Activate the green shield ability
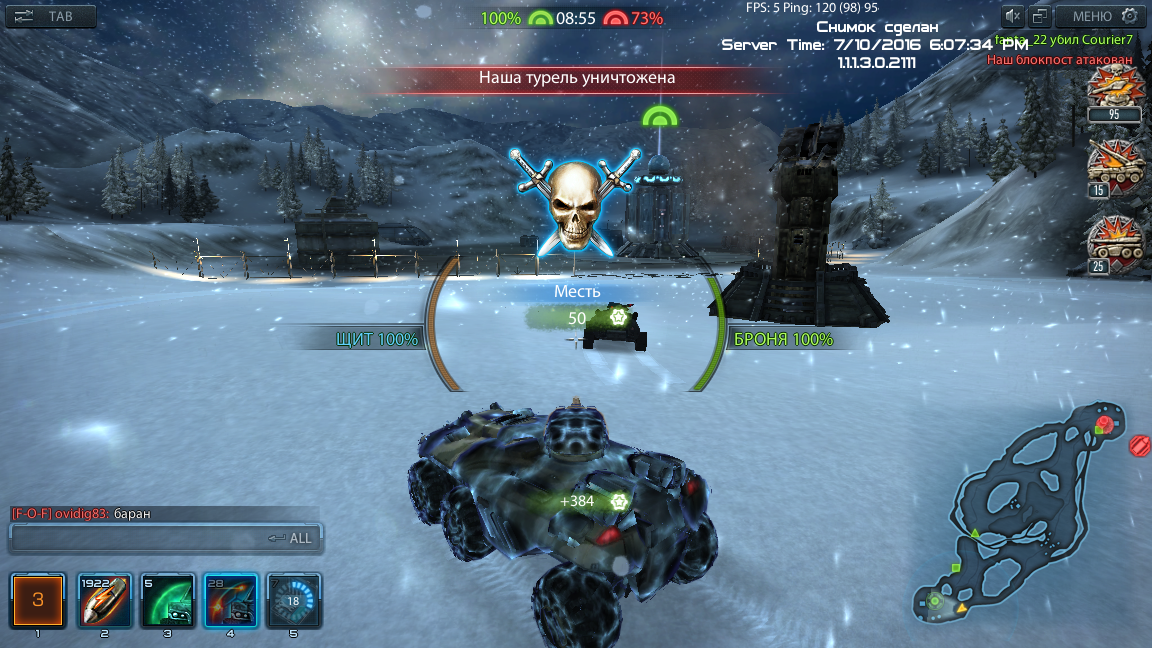This screenshot has height=648, width=1152. [x=167, y=600]
